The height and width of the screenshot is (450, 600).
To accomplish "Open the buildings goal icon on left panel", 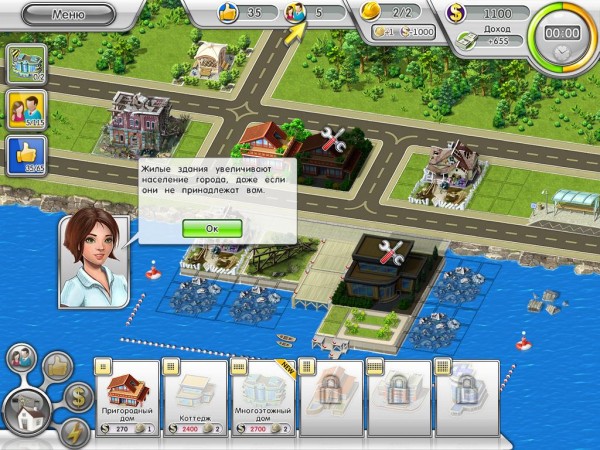I will pos(22,63).
